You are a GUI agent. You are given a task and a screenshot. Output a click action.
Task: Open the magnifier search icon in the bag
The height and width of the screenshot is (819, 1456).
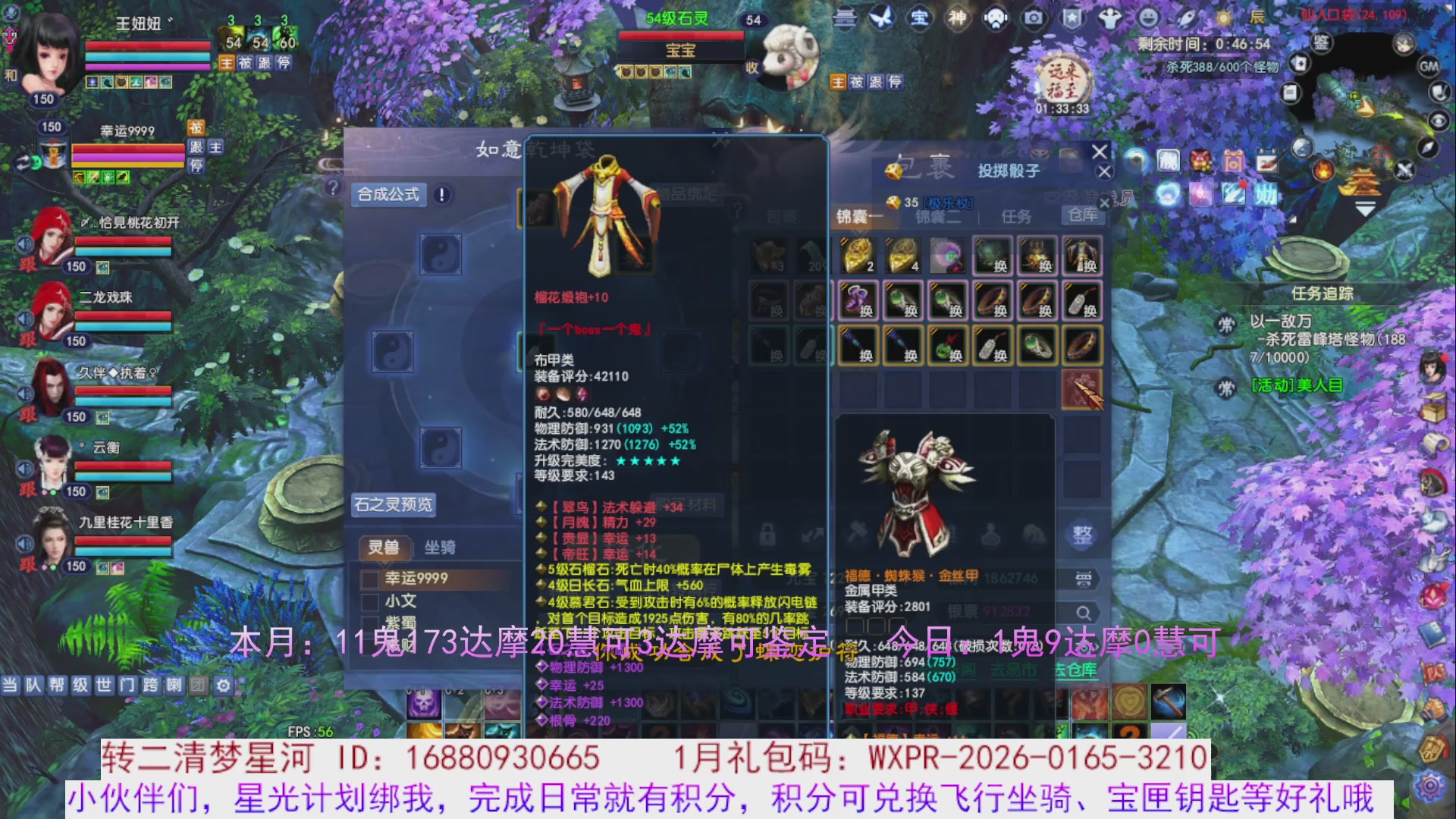click(x=1084, y=611)
